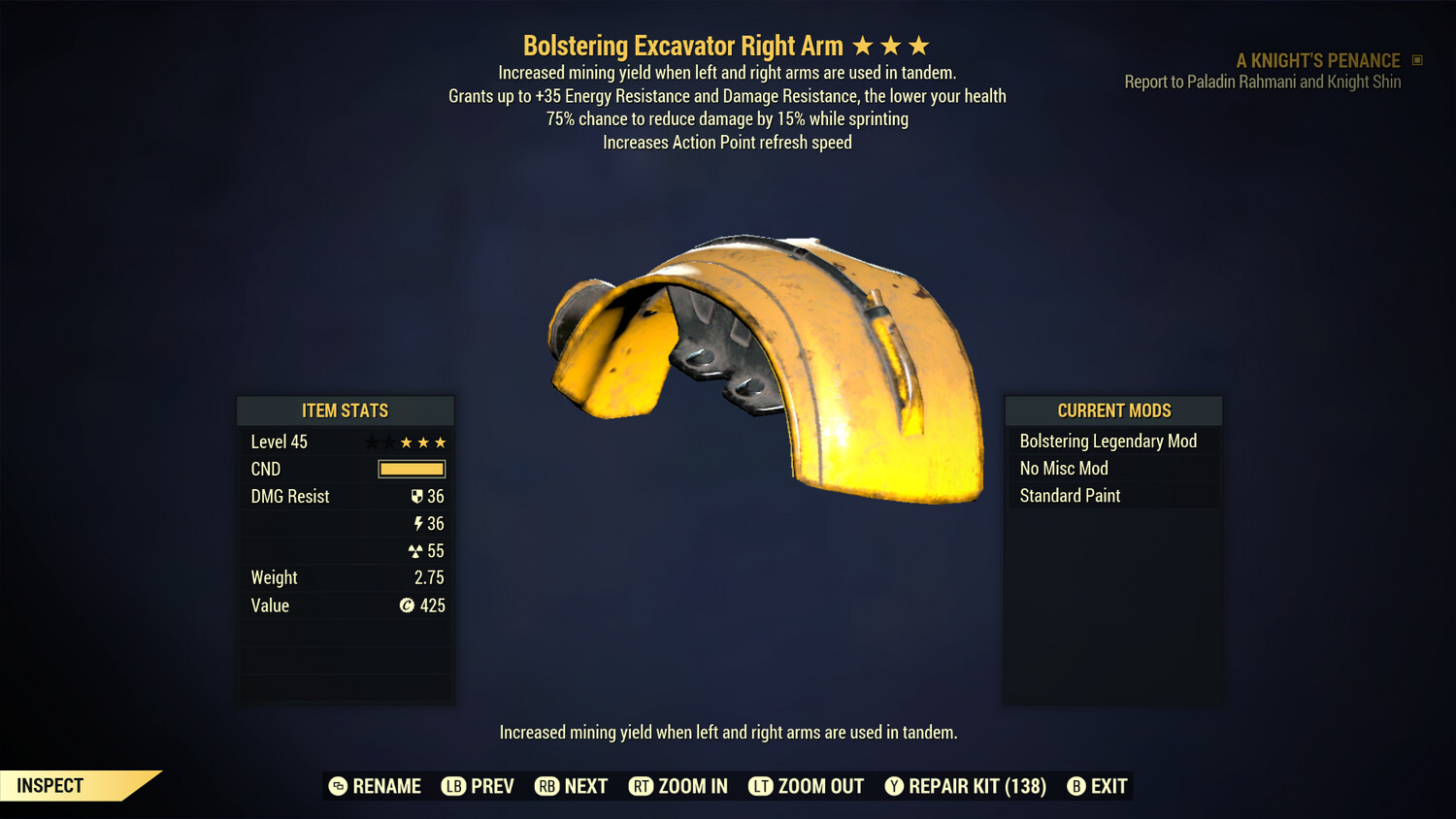Expand the Standard Paint mod entry
The height and width of the screenshot is (819, 1456).
(x=1069, y=495)
